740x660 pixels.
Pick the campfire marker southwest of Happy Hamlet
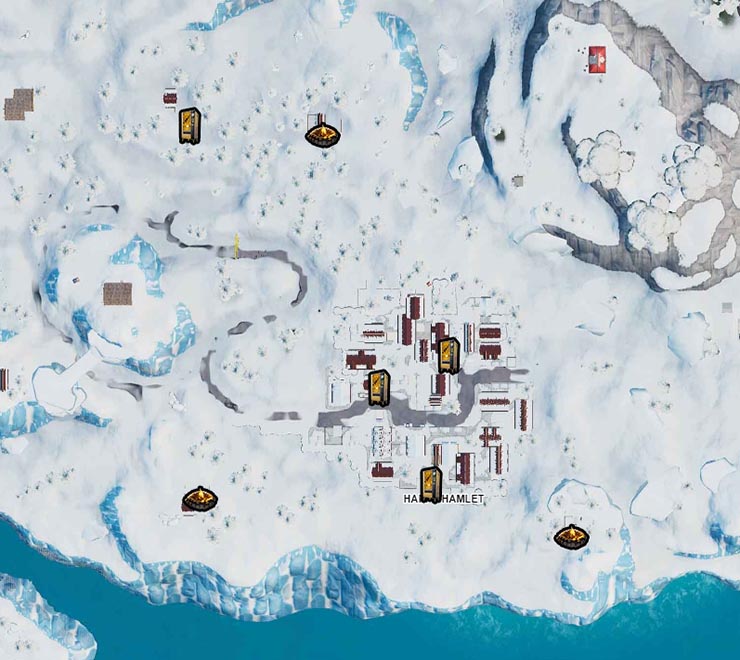click(x=199, y=498)
